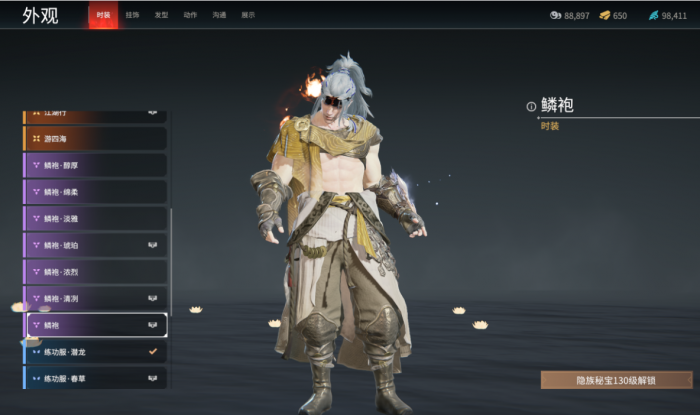The width and height of the screenshot is (700, 415).
Task: Select the 鳞袍·绵柔 outfit
Action: [x=95, y=191]
